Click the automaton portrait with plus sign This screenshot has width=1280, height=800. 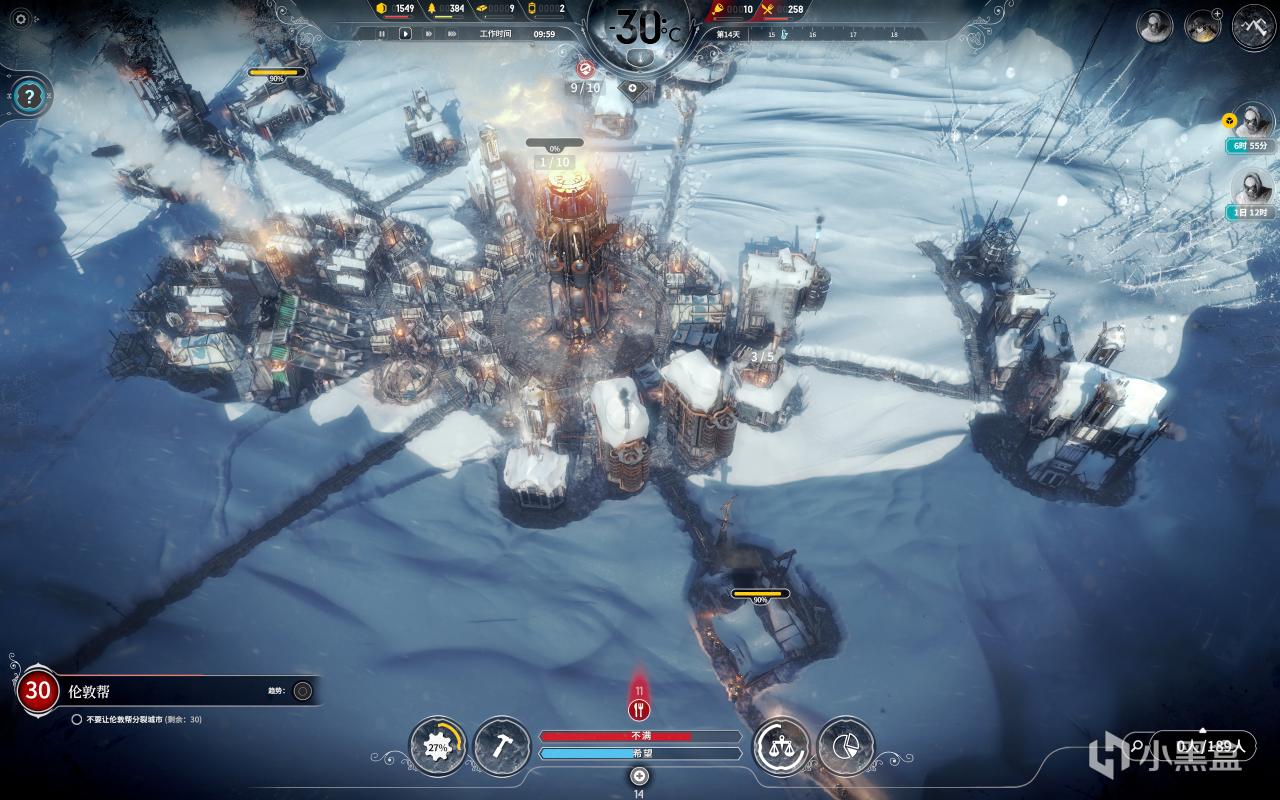point(1202,26)
